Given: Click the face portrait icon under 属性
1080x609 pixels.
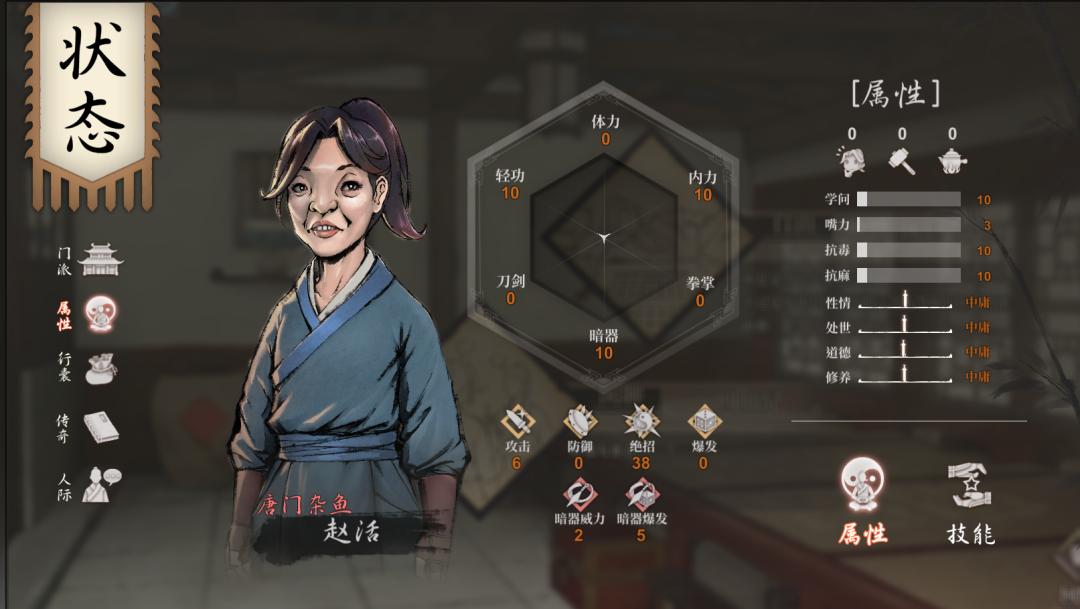Looking at the screenshot, I should coord(851,159).
